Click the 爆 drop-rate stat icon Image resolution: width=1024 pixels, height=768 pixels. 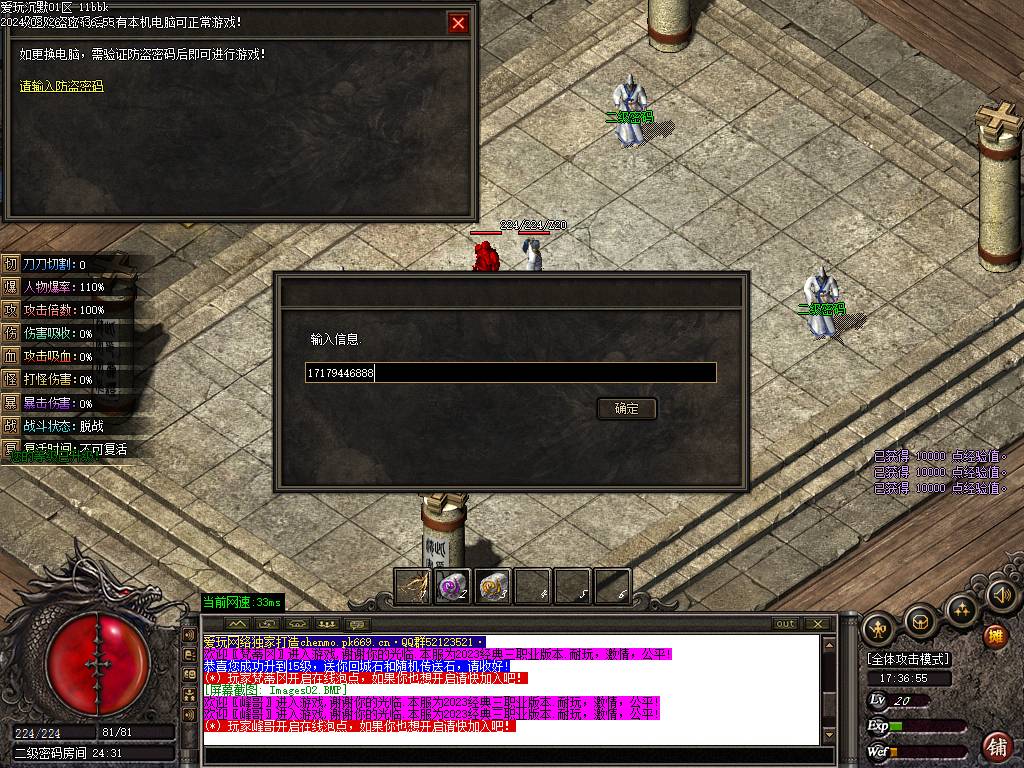coord(11,287)
